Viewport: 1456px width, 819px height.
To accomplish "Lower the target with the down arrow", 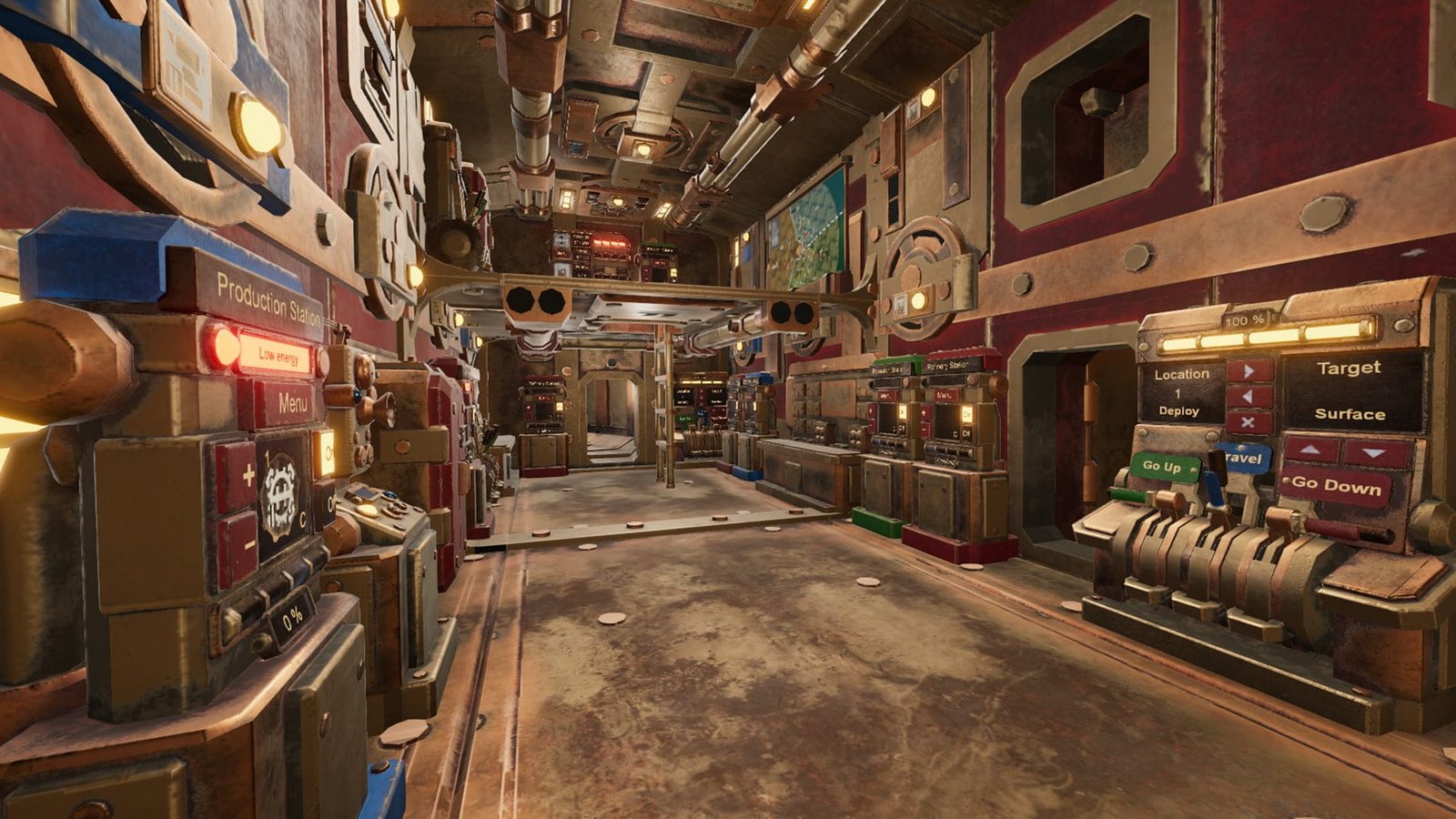I will click(1374, 452).
